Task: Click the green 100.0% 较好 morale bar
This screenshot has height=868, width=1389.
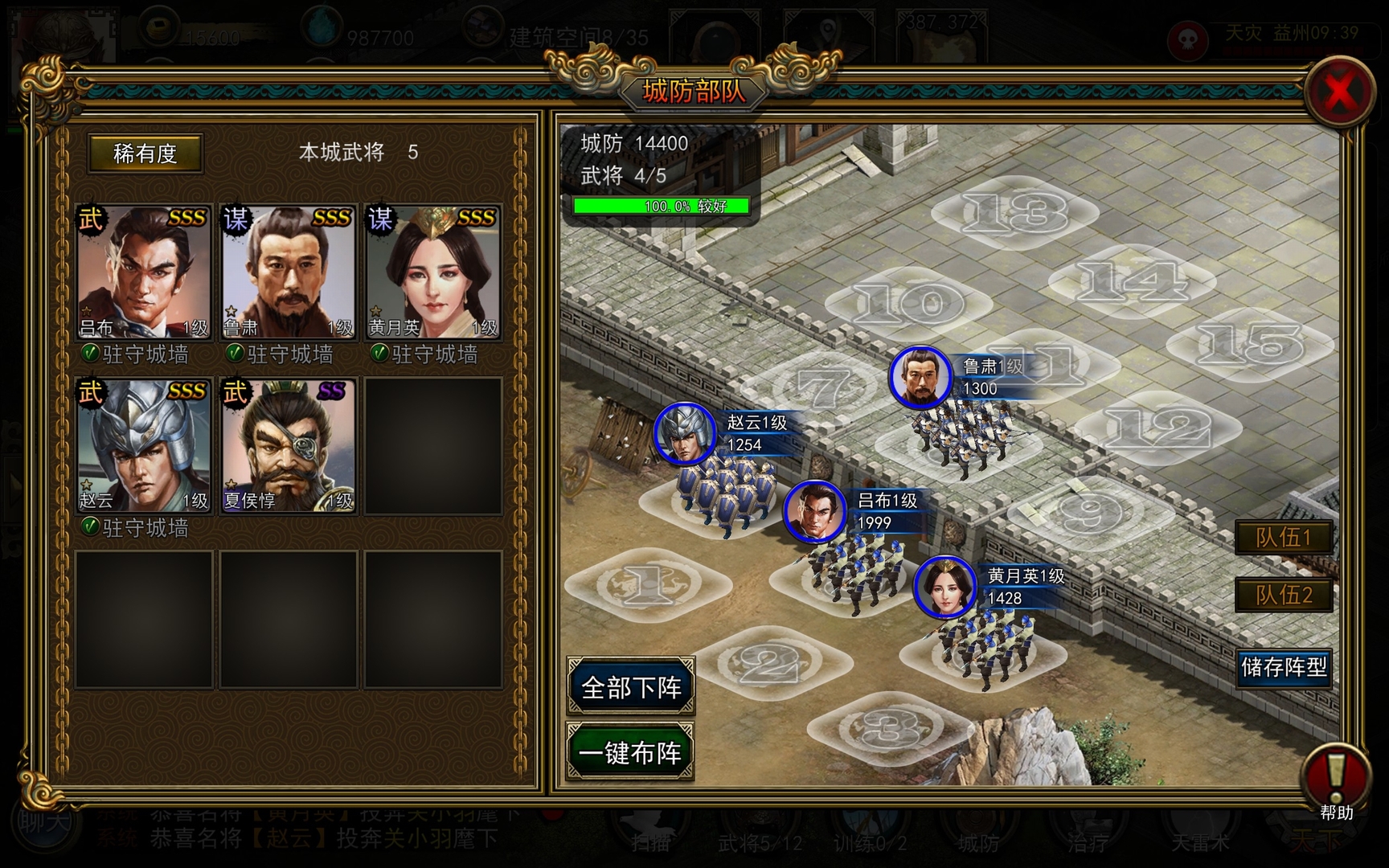Action: (659, 207)
